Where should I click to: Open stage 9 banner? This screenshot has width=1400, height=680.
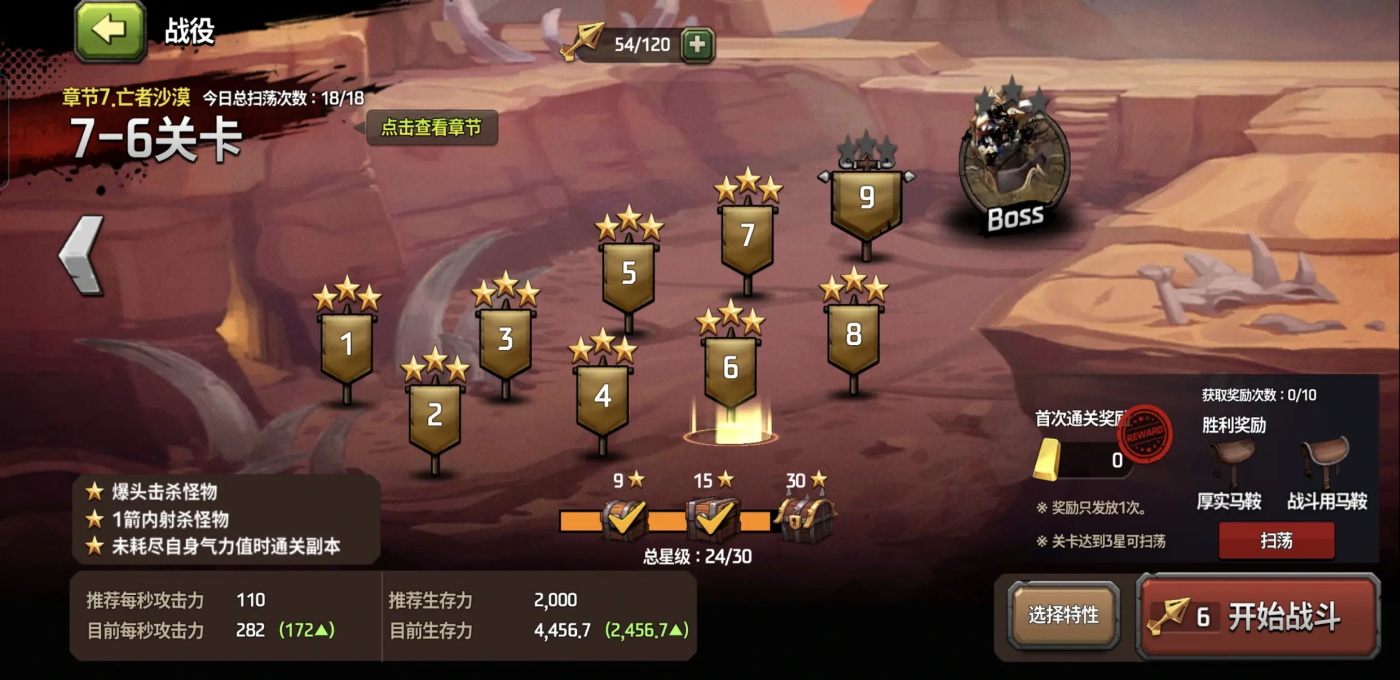tap(866, 200)
